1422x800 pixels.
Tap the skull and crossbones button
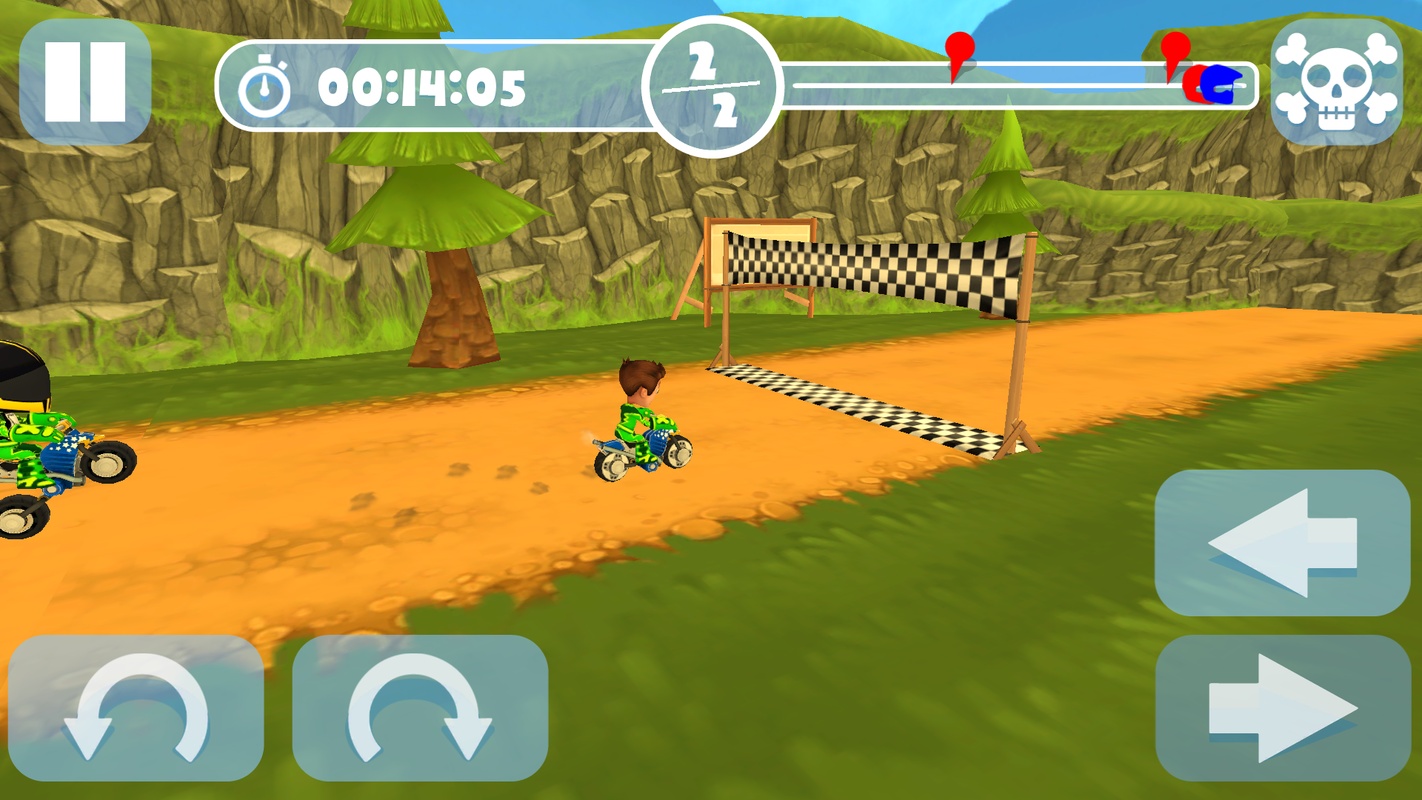[x=1336, y=81]
